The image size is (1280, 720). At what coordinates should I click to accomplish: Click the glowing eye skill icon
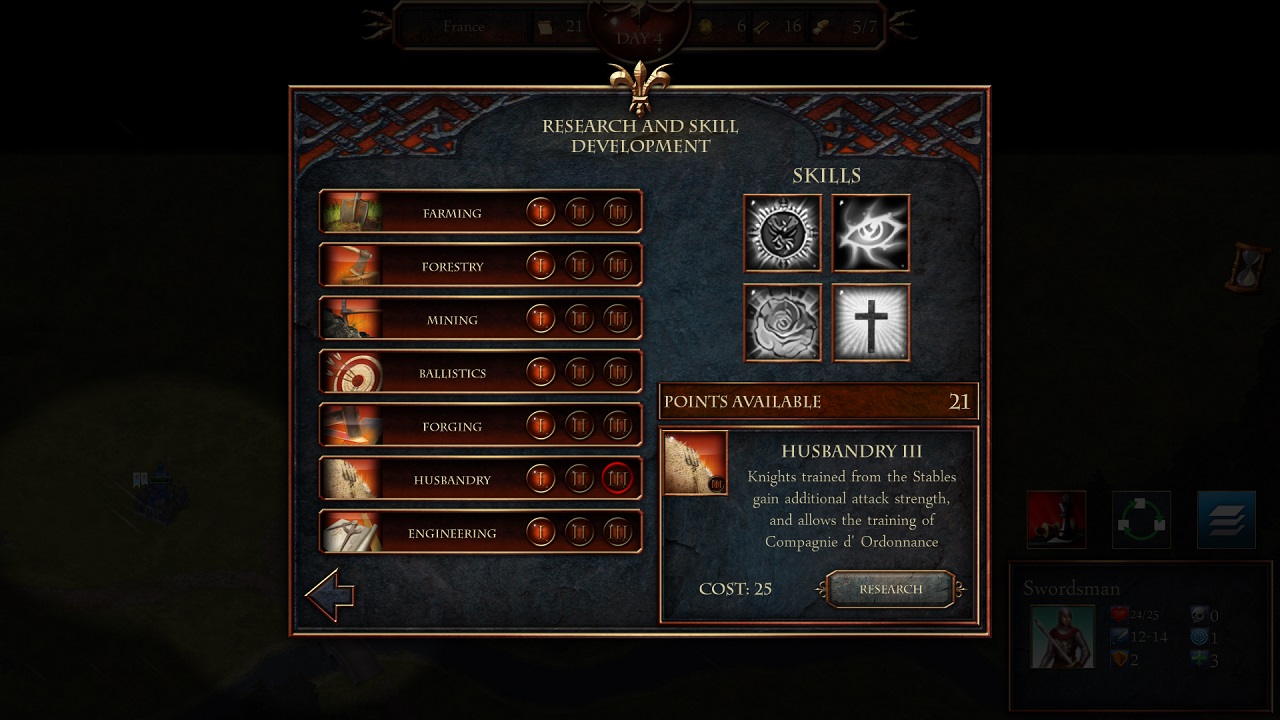coord(869,232)
